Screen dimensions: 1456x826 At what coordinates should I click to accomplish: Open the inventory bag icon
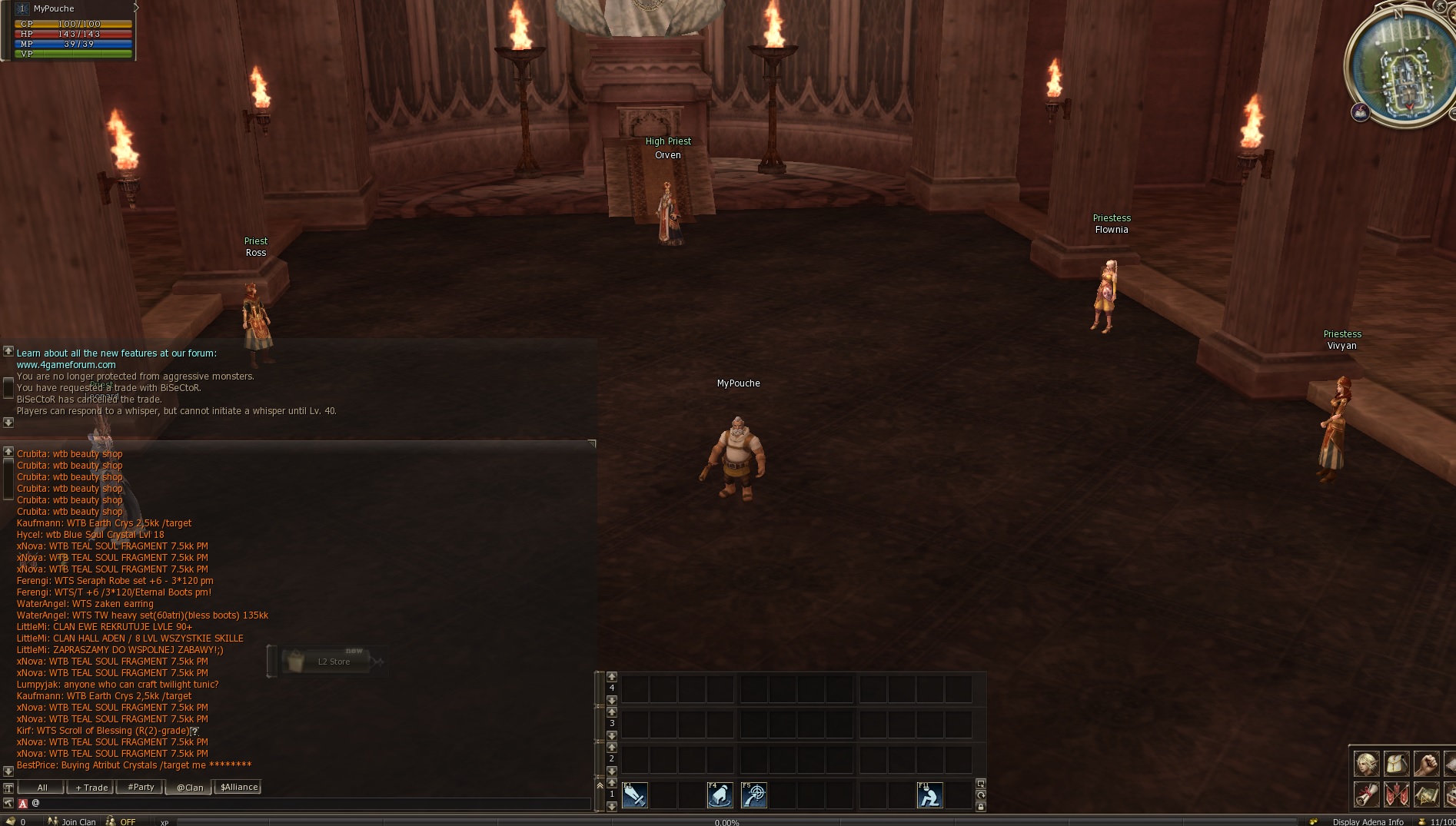tap(1397, 764)
